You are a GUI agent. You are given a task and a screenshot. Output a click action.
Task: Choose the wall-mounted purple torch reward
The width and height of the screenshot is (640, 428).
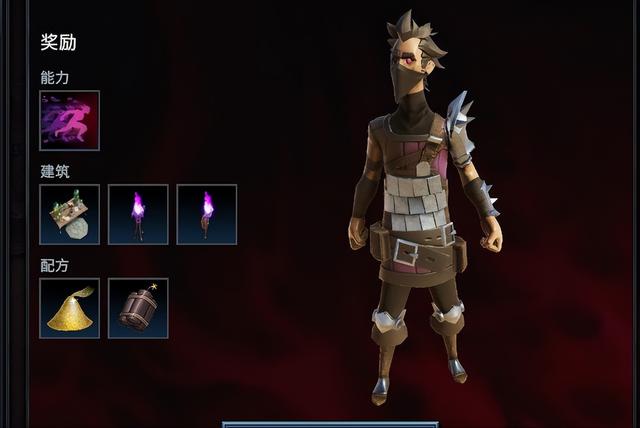[207, 214]
